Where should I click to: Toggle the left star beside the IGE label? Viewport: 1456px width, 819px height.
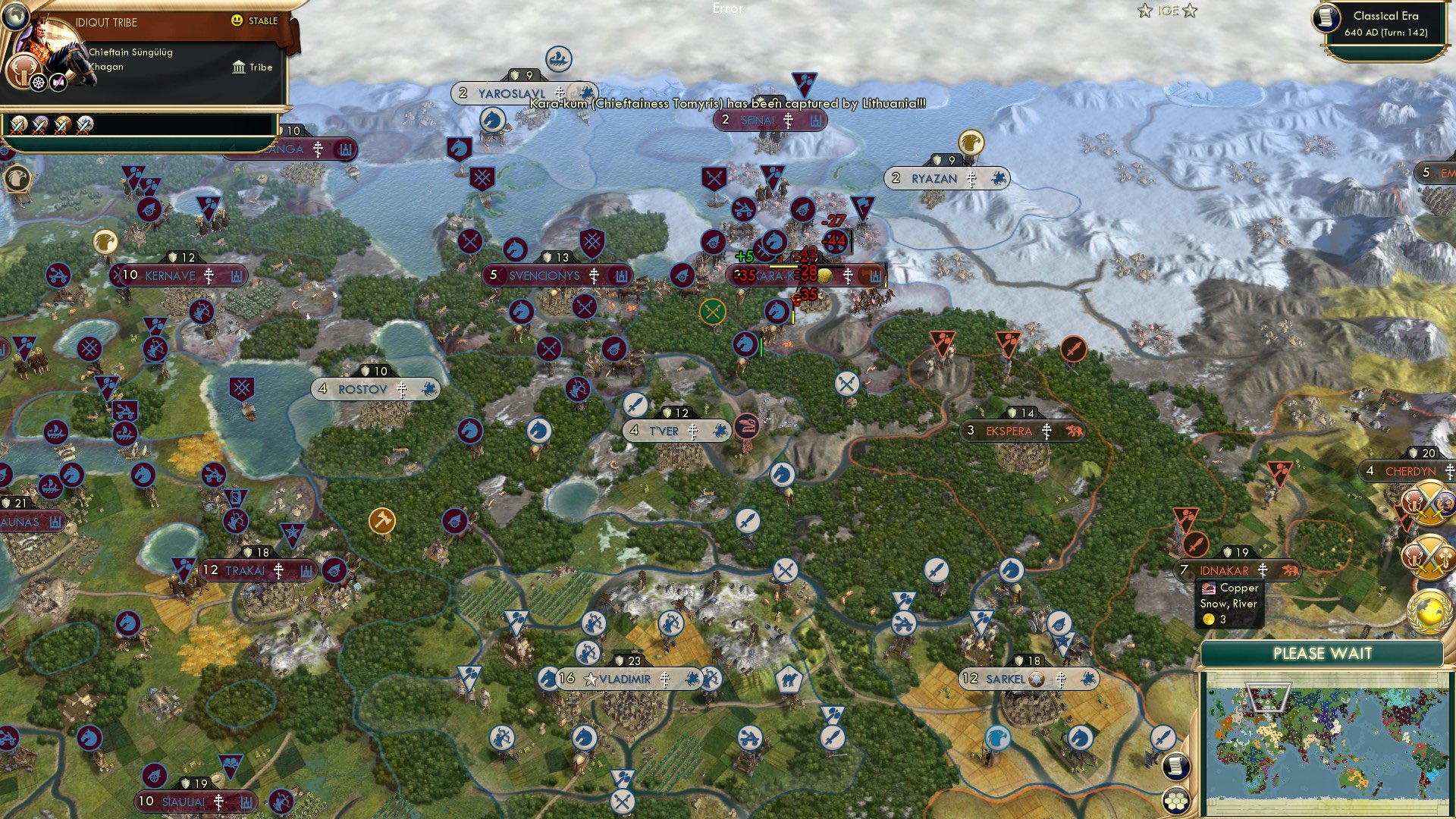click(x=1145, y=10)
